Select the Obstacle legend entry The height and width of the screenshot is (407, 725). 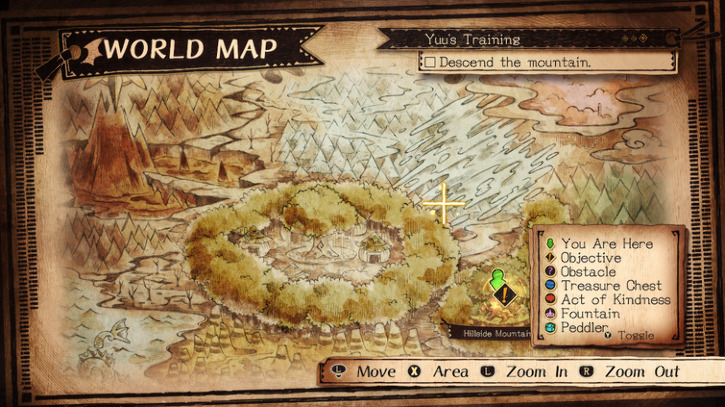tap(589, 272)
